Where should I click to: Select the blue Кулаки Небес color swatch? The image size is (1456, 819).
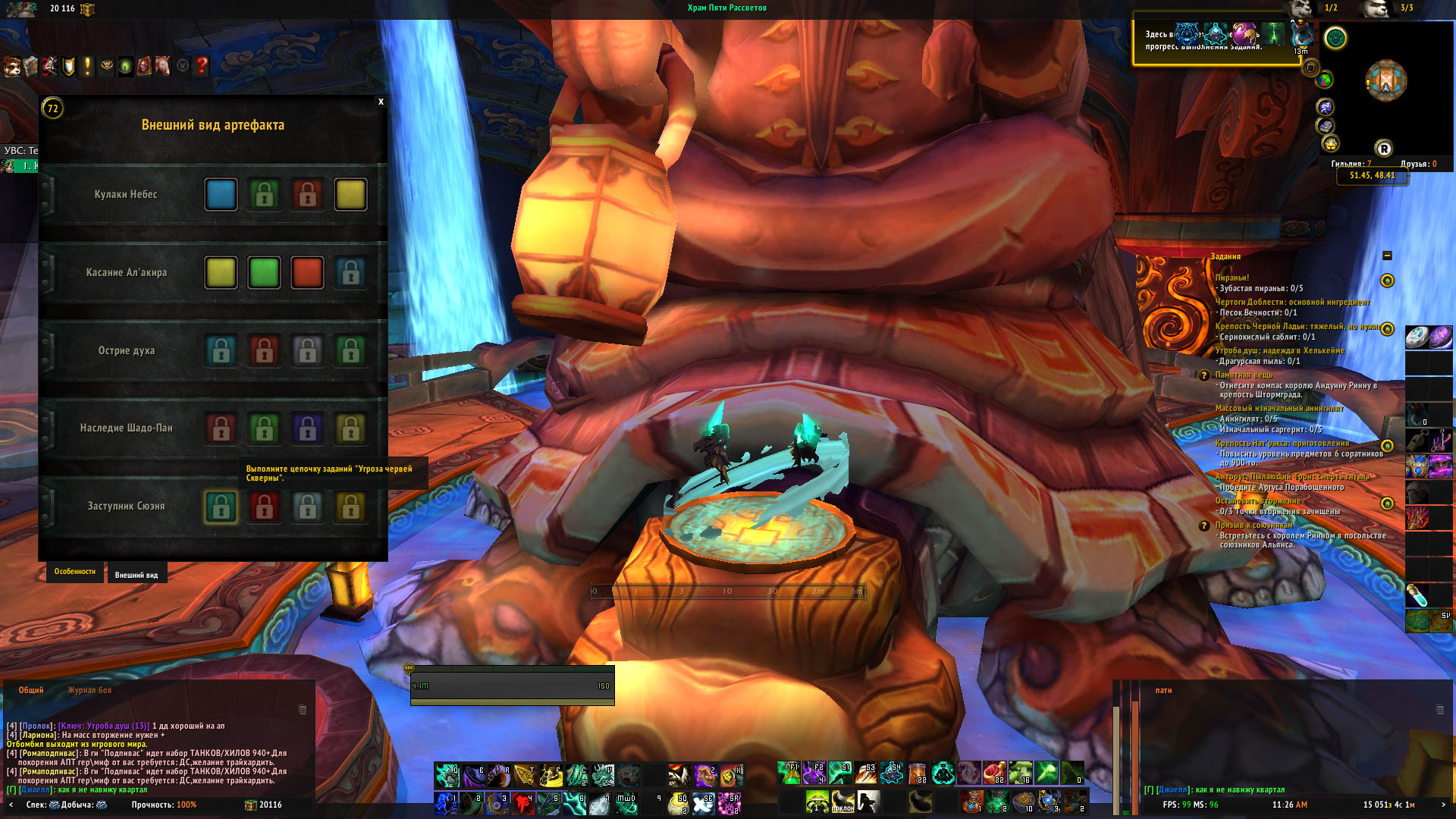coord(221,194)
